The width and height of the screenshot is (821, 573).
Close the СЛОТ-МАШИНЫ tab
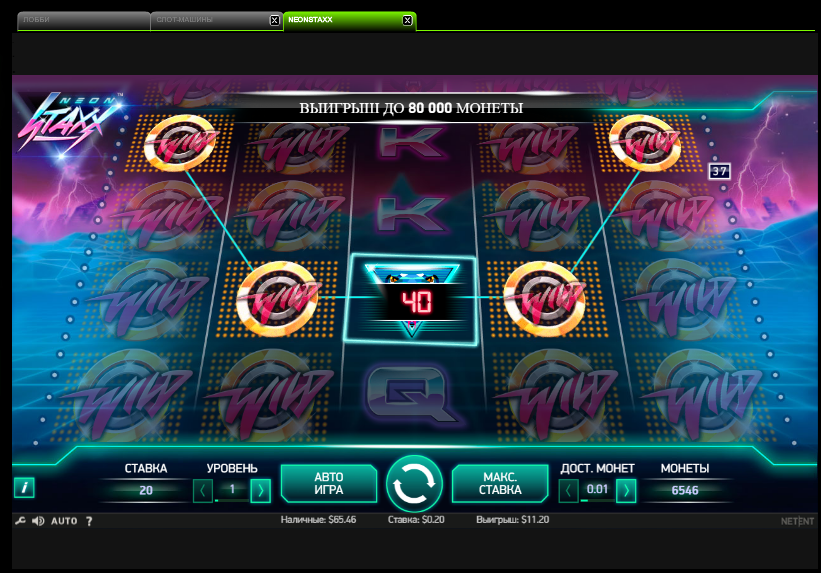275,20
